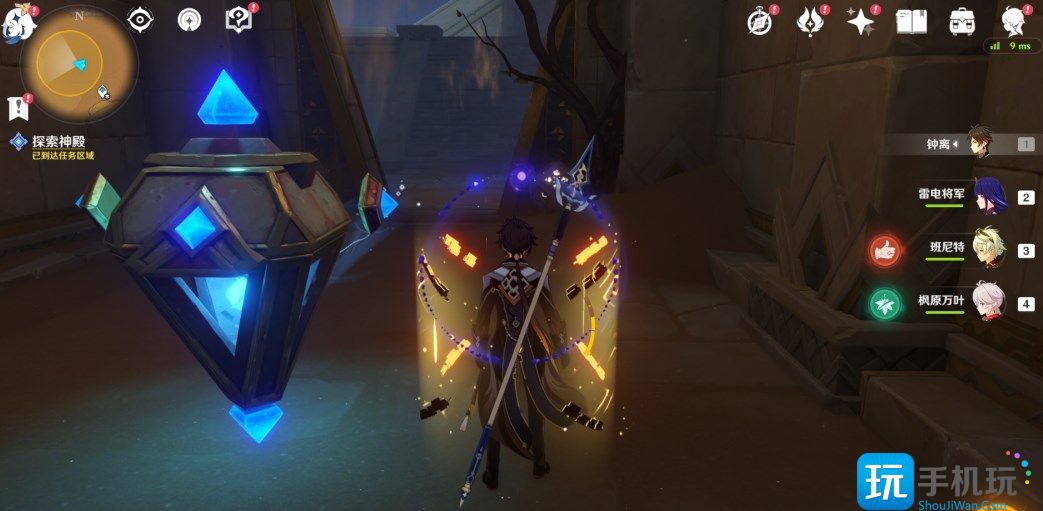Toggle the elemental sight eye icon
This screenshot has width=1043, height=511.
(x=140, y=19)
